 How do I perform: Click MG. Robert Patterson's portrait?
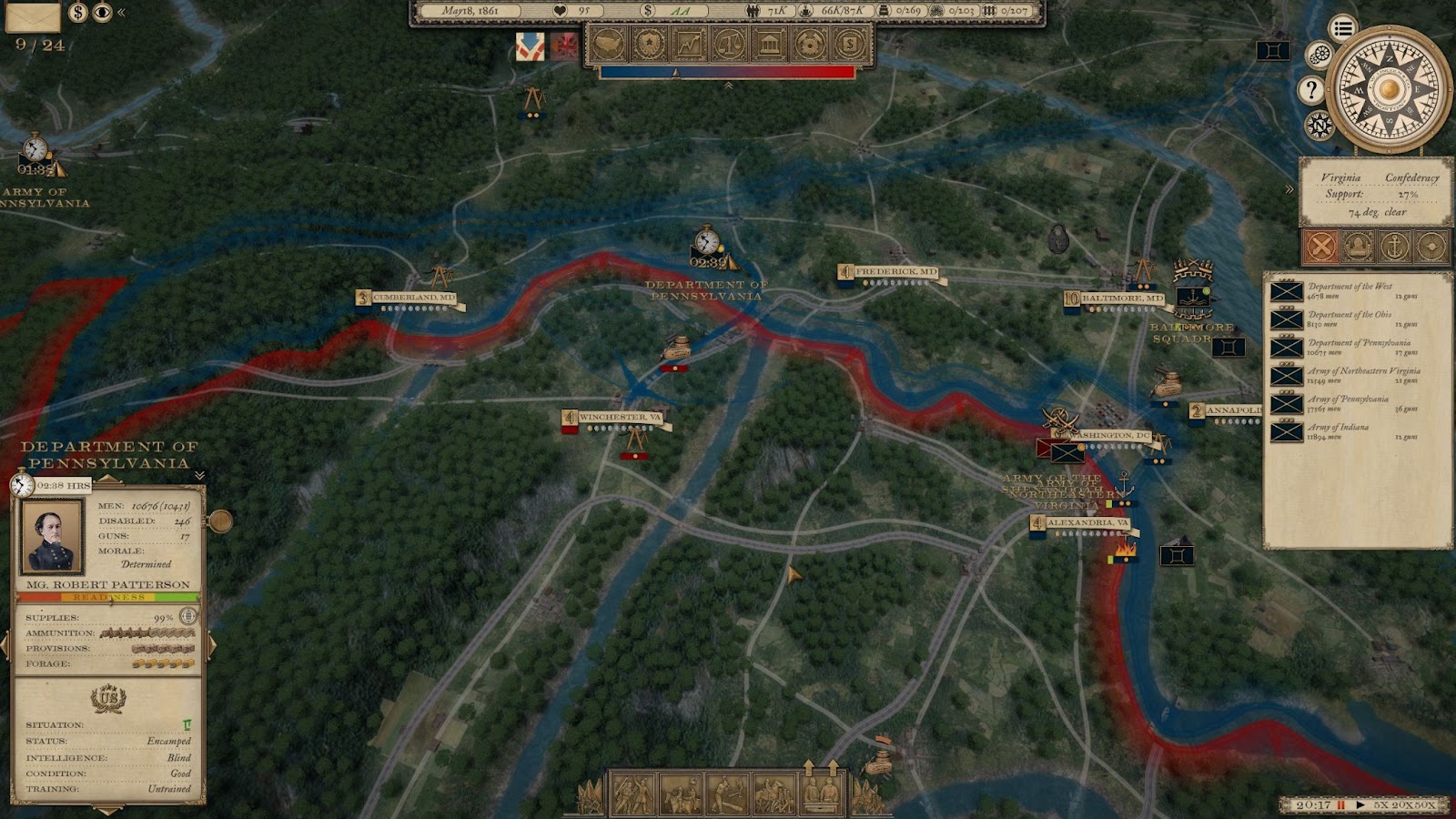(53, 536)
